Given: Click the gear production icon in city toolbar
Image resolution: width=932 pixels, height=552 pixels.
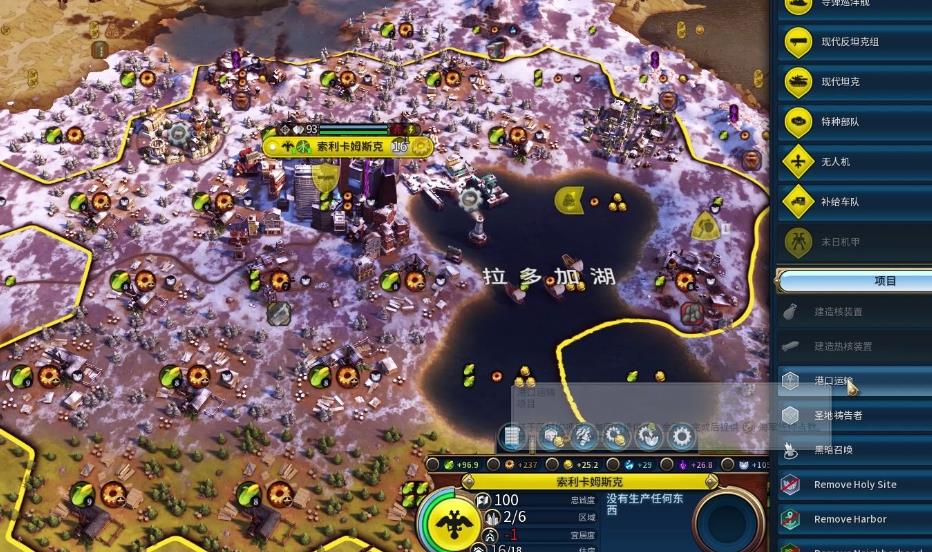Looking at the screenshot, I should coord(682,436).
